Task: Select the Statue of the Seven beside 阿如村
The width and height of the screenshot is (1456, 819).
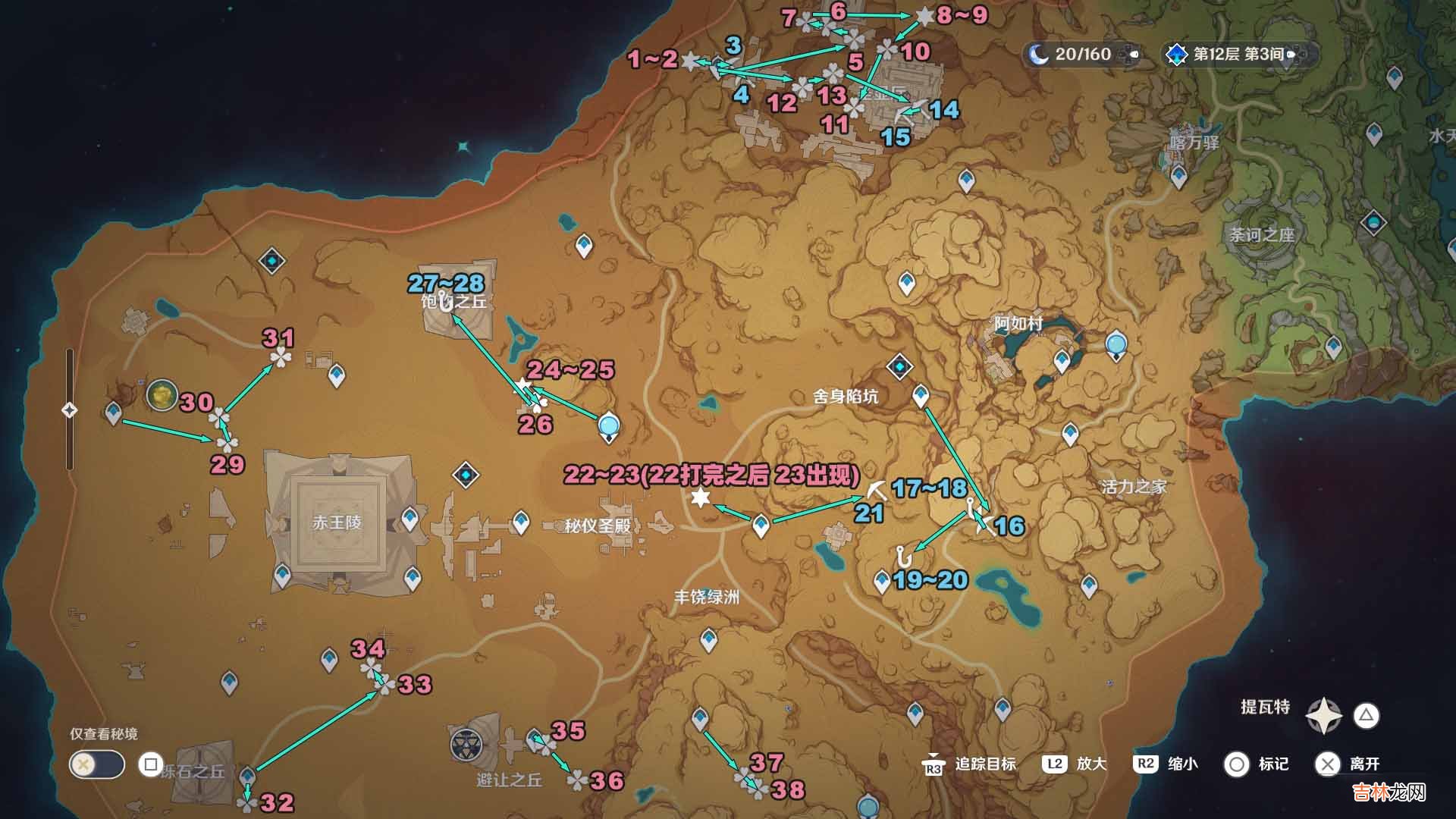Action: click(x=1116, y=346)
